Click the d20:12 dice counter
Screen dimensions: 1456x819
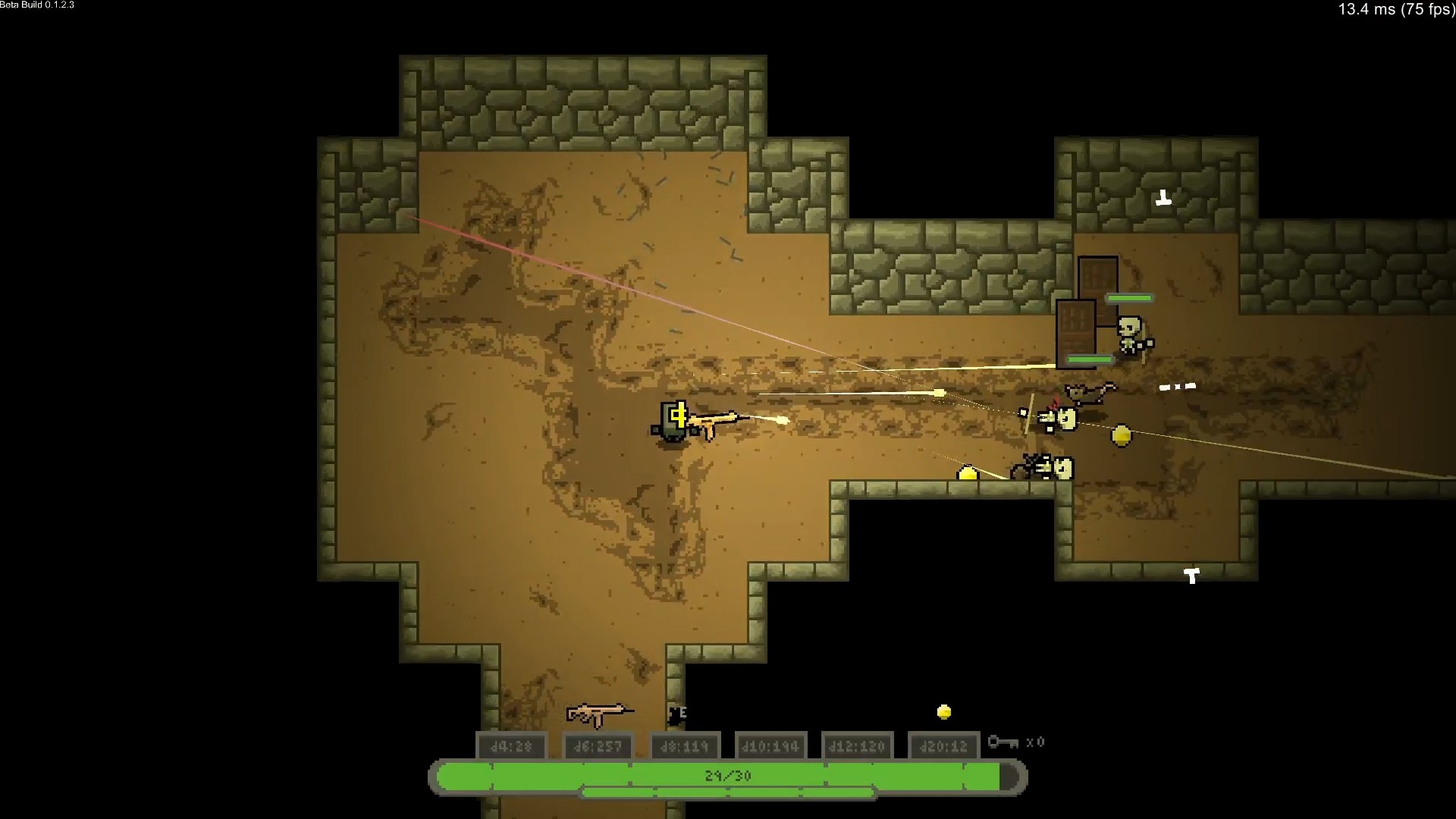click(944, 745)
